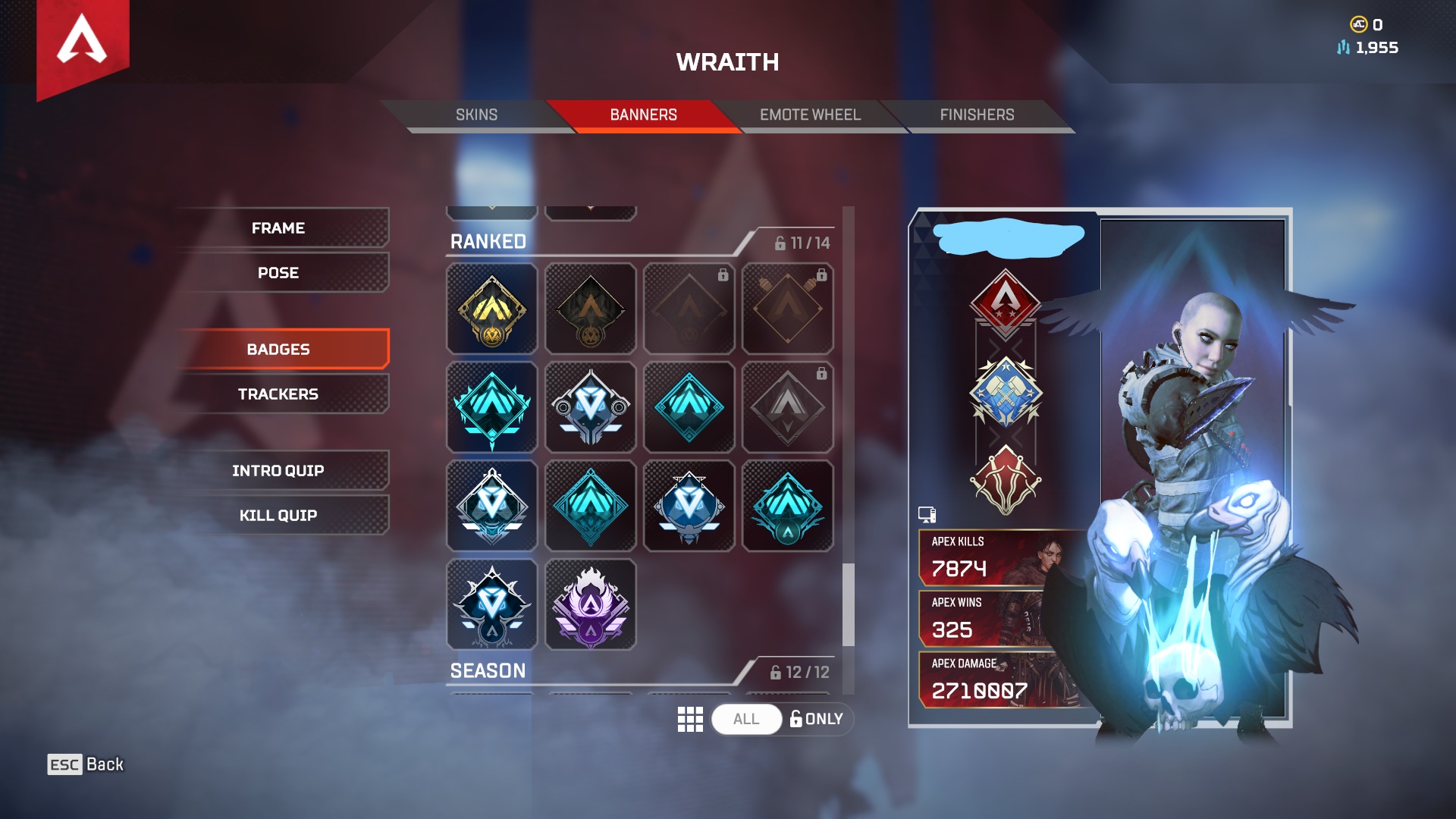Screen dimensions: 1456x819
Task: Enable the unlocked-only badge filter
Action: point(816,719)
